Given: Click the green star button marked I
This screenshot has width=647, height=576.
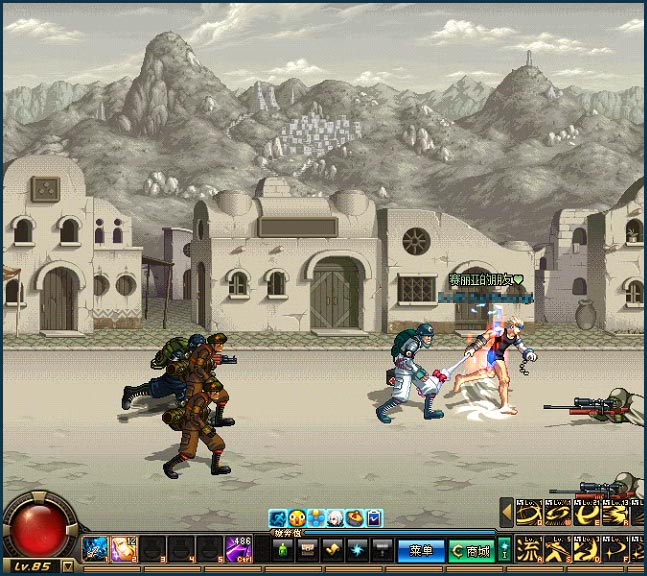Looking at the screenshot, I should (505, 549).
